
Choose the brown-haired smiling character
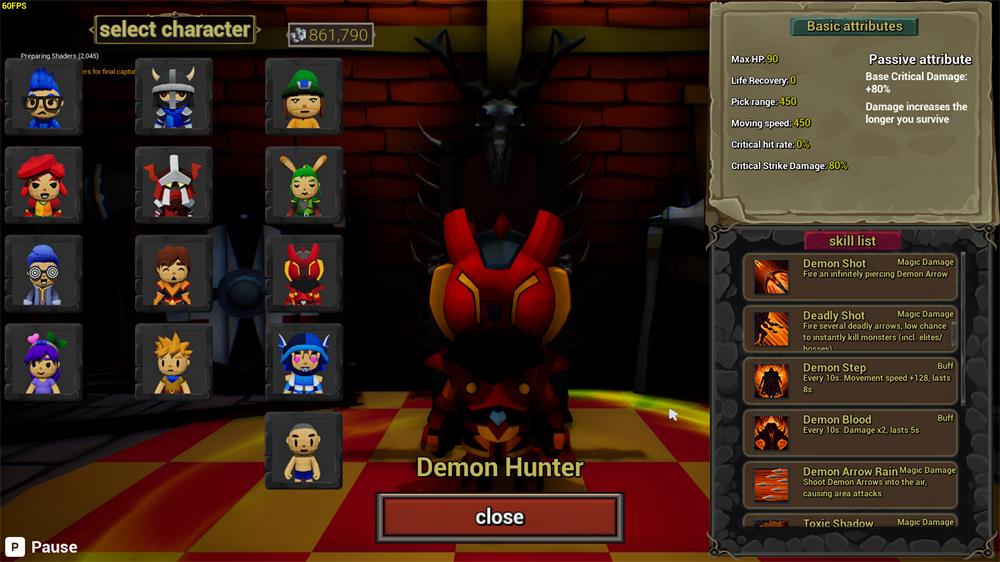pos(174,274)
